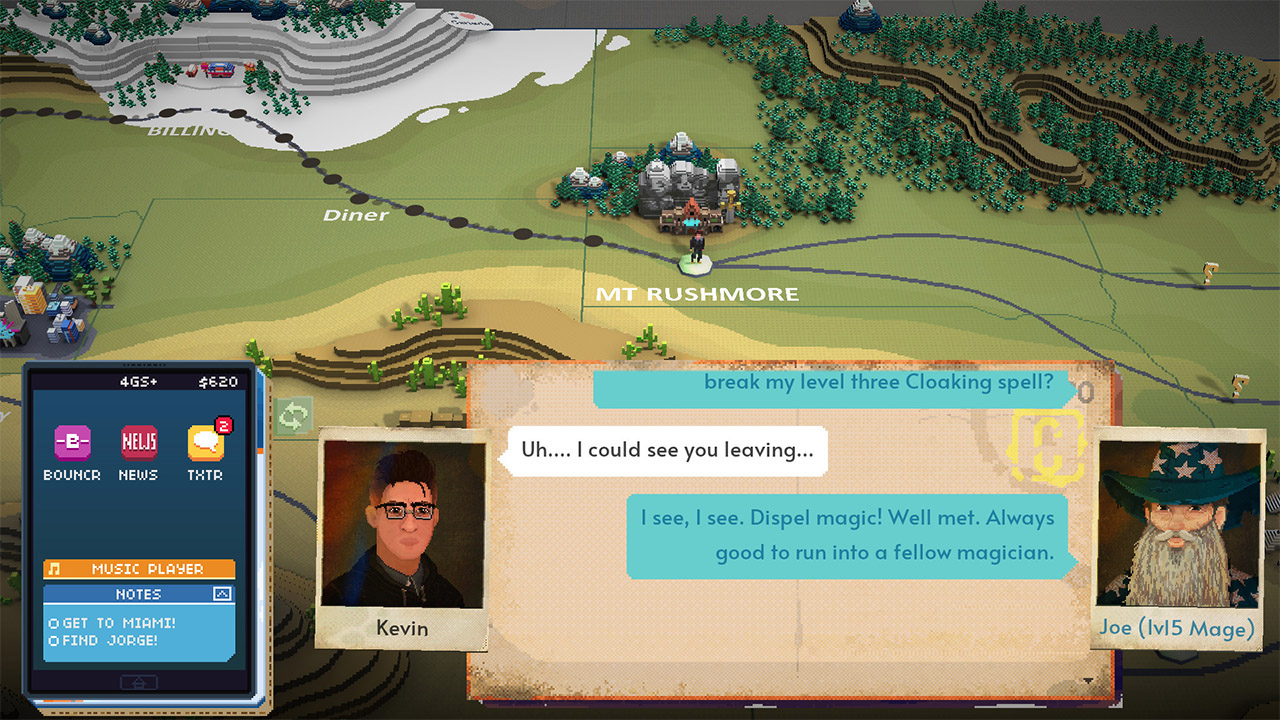
Task: Click the small arrow at the dialog's bottom right
Action: pos(1088,680)
